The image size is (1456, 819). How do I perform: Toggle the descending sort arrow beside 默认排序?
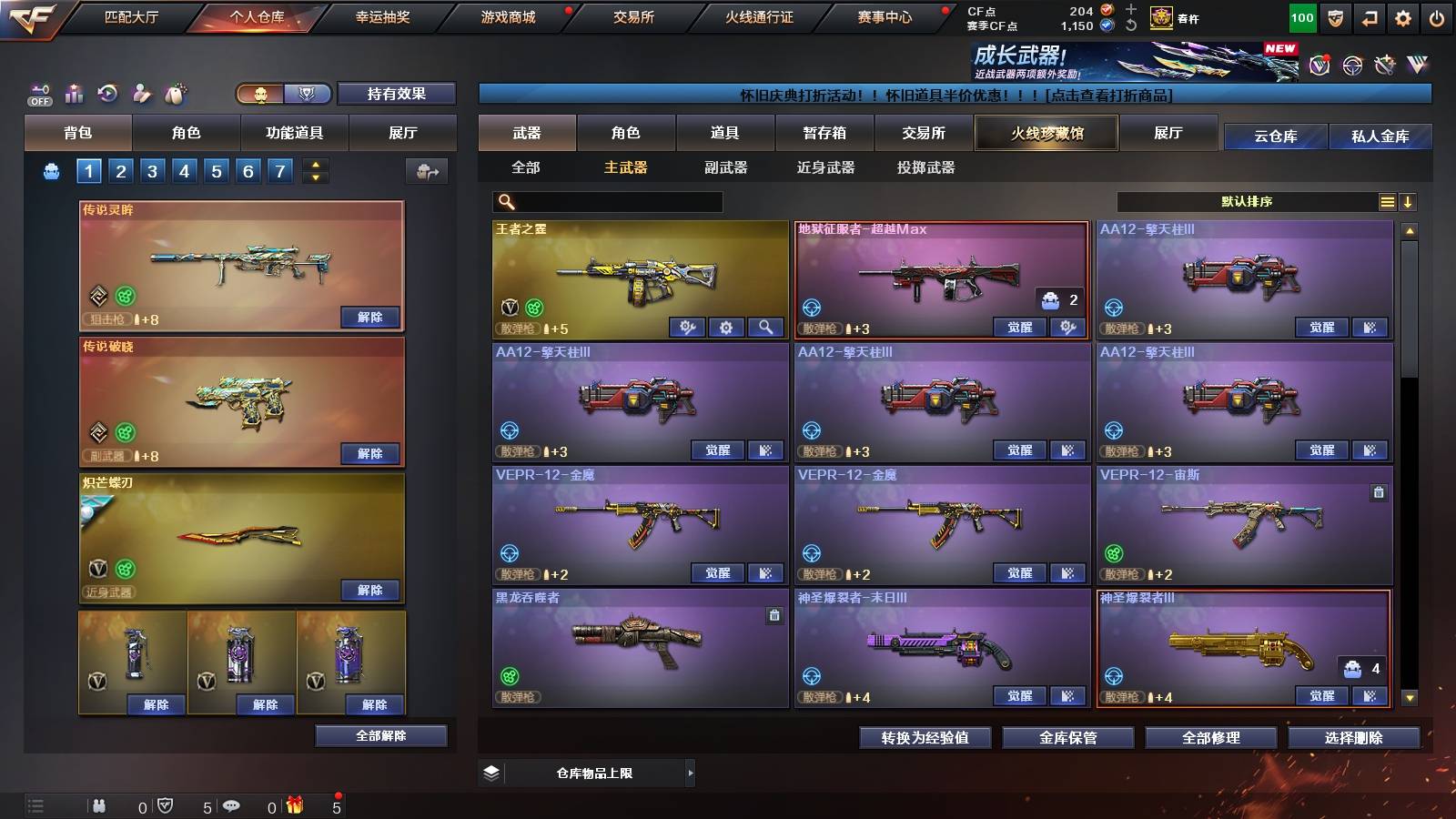click(x=1408, y=201)
